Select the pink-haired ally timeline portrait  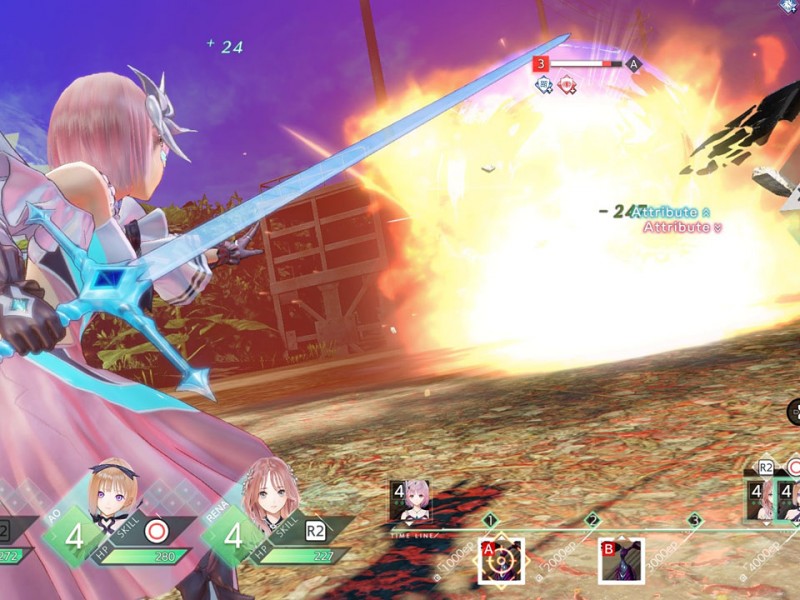coord(411,500)
